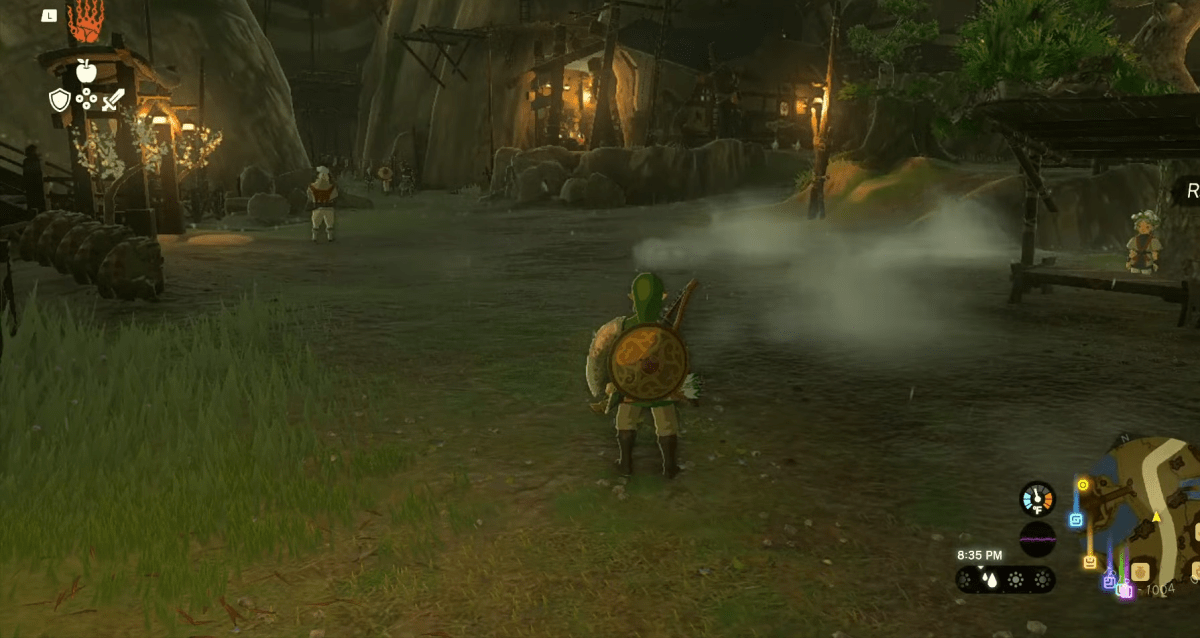The image size is (1200, 638).
Task: Select the sword weapon quick-swap icon
Action: [112, 99]
